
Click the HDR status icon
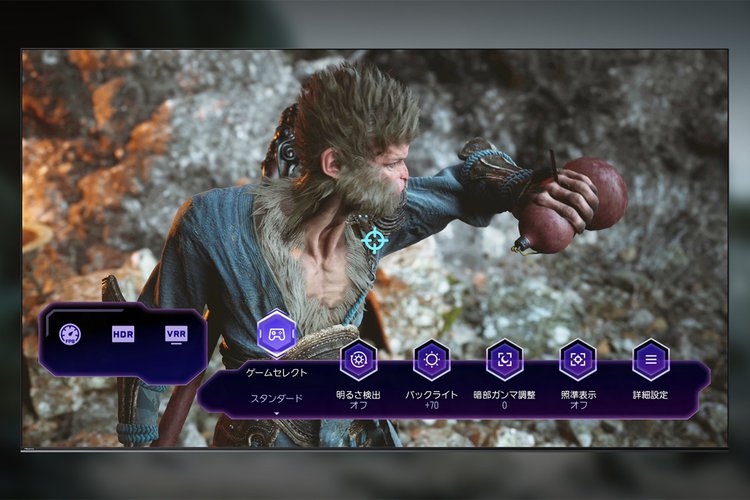tap(123, 334)
